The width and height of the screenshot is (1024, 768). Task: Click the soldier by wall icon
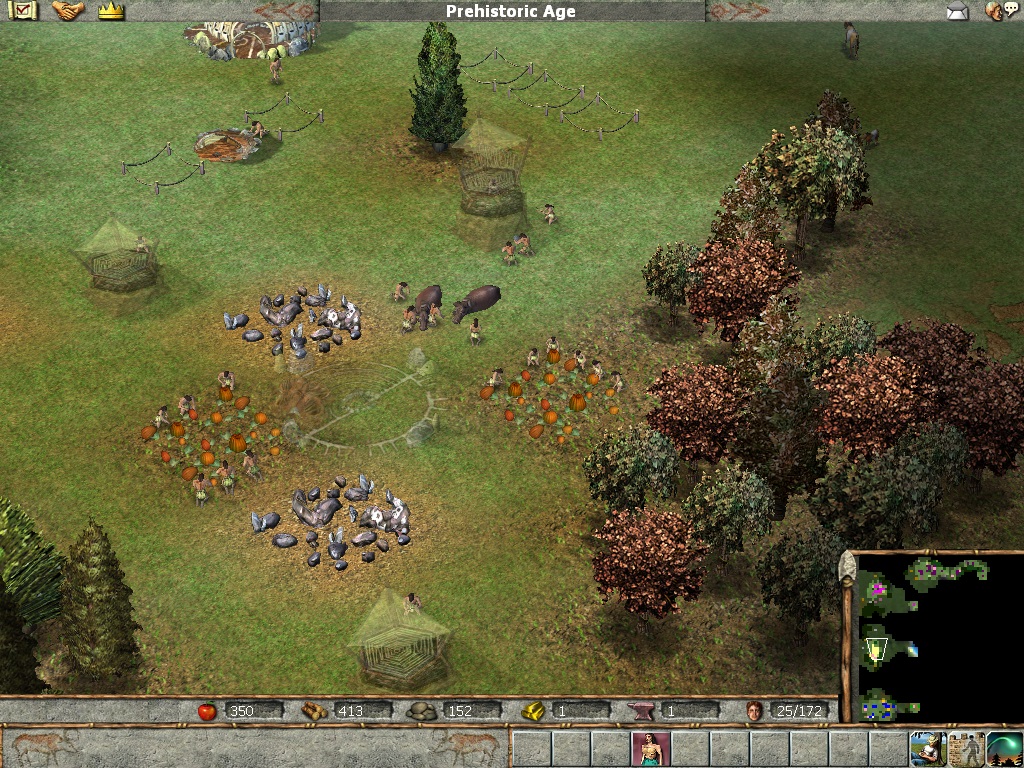pos(966,748)
